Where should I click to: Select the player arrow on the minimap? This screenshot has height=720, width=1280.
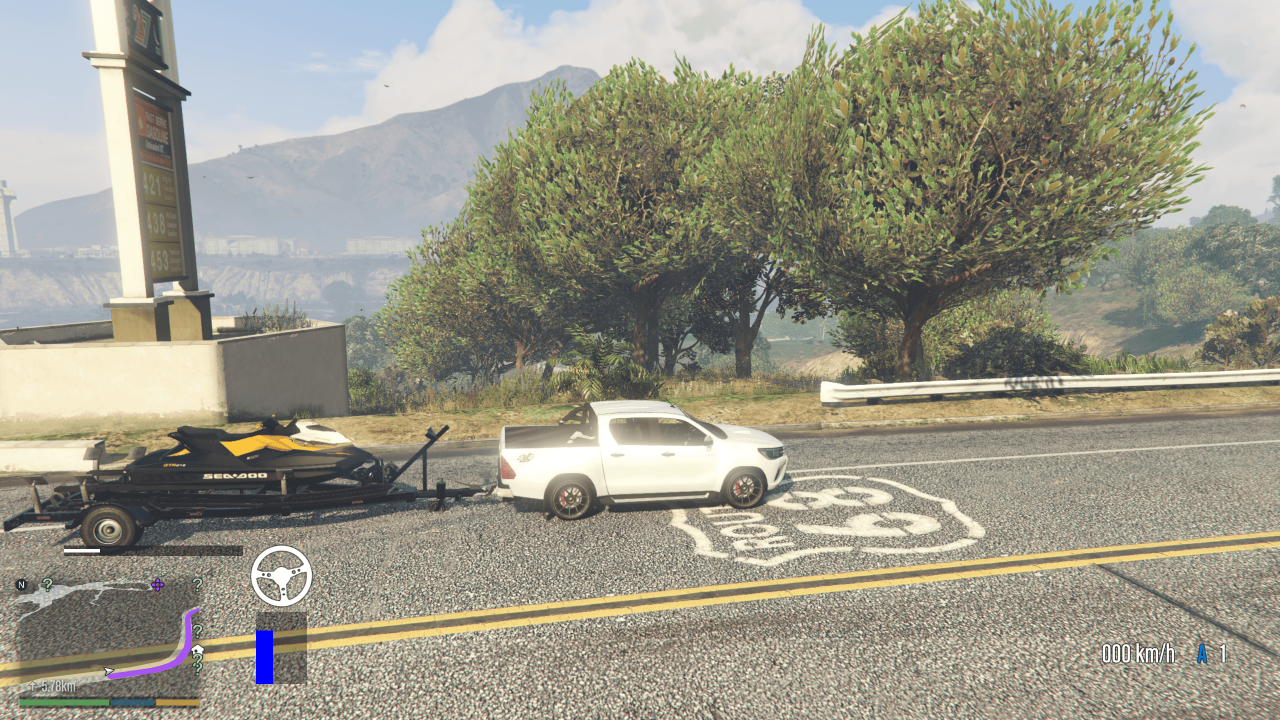[108, 672]
